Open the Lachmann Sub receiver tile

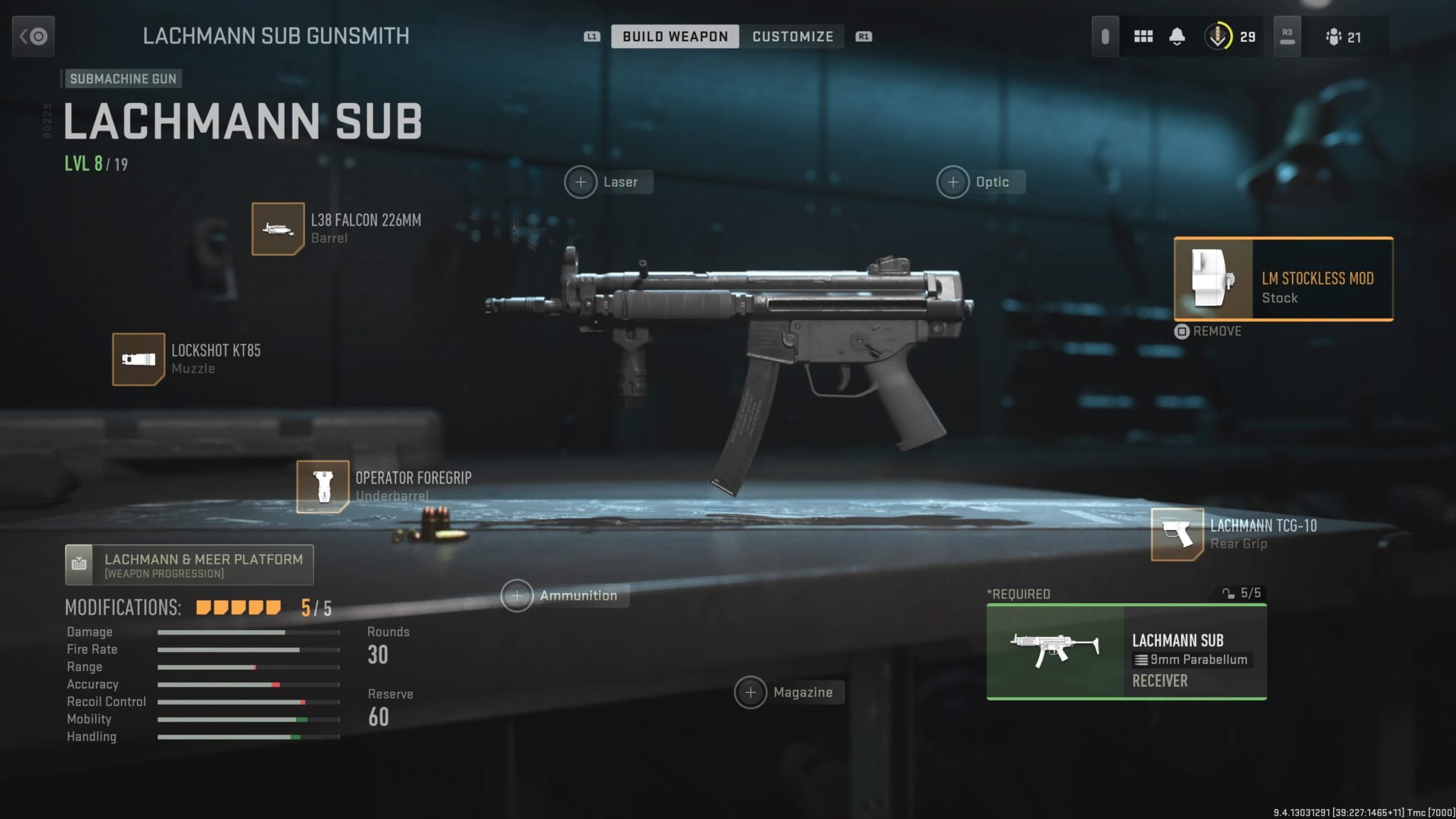pyautogui.click(x=1126, y=652)
